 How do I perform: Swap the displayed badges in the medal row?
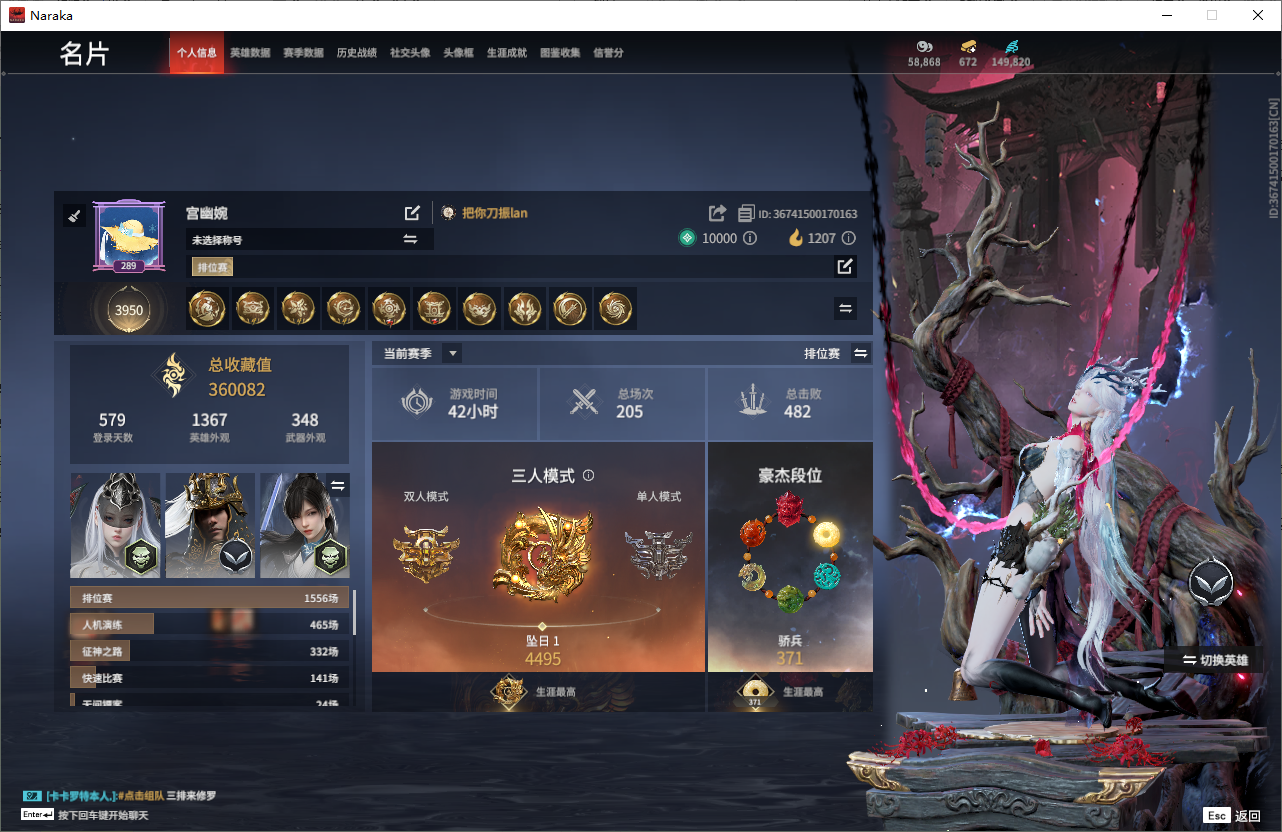[x=846, y=309]
